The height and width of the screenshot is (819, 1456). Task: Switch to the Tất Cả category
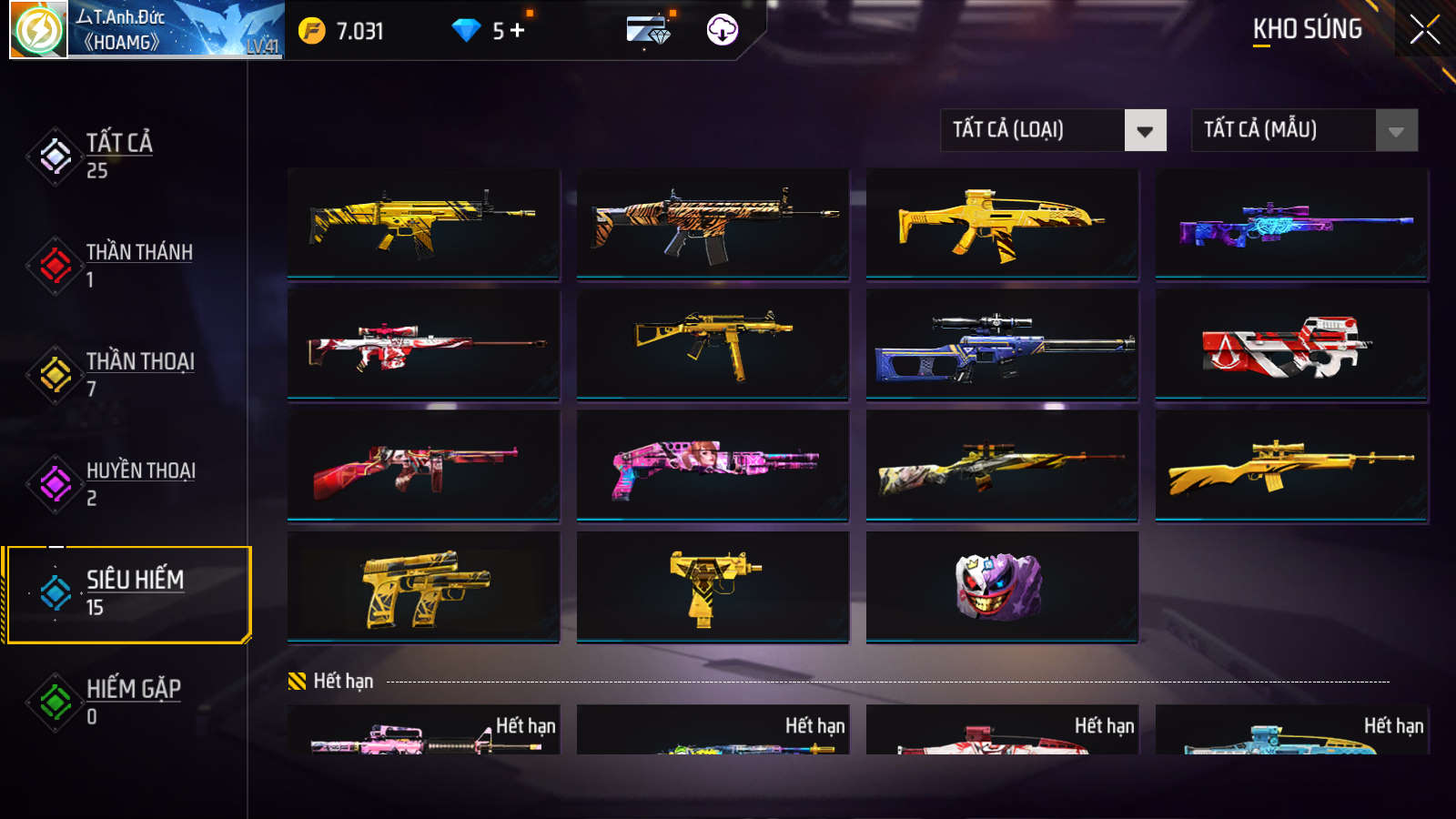pyautogui.click(x=118, y=156)
